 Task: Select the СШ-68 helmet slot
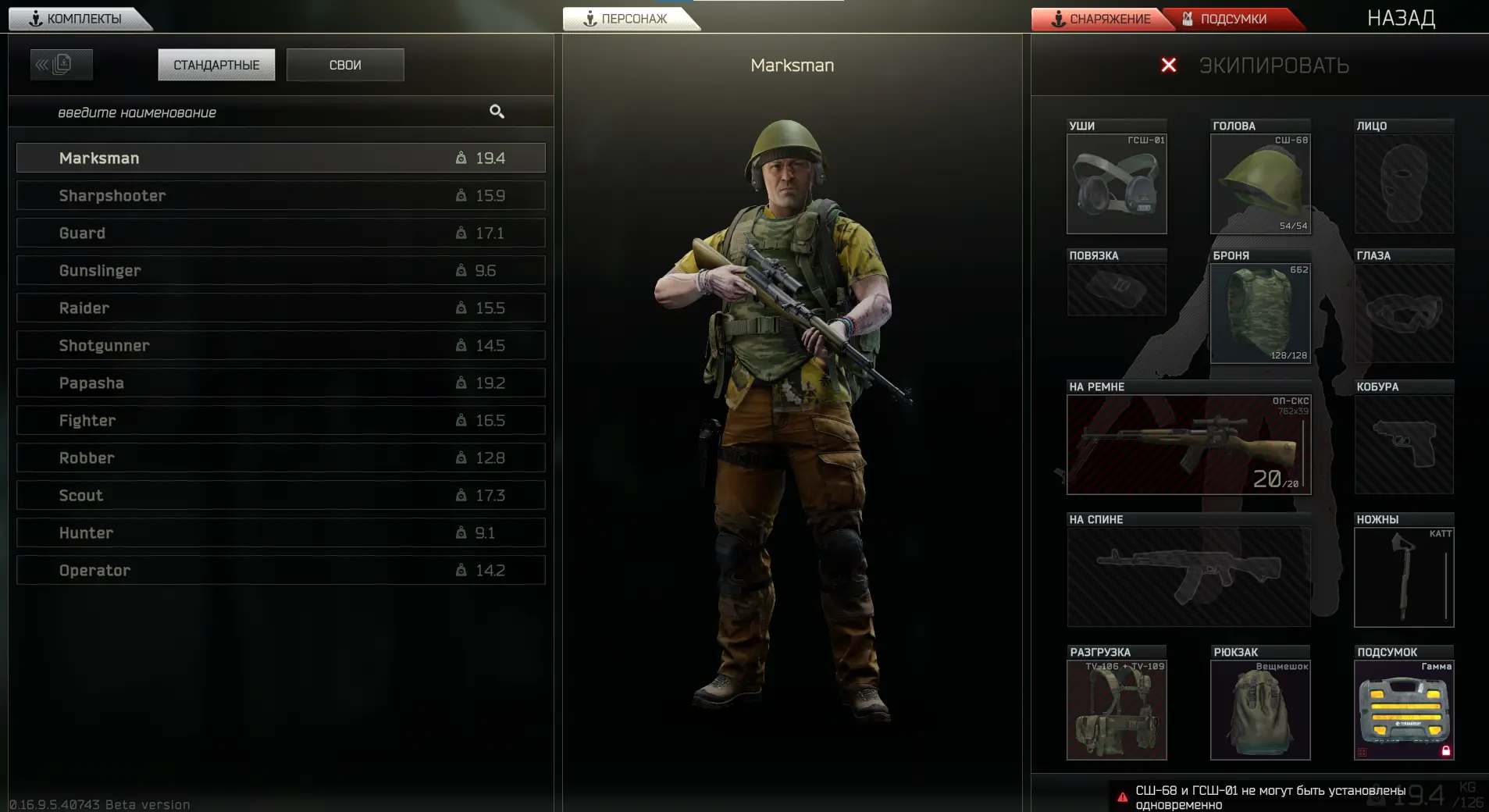coord(1260,184)
